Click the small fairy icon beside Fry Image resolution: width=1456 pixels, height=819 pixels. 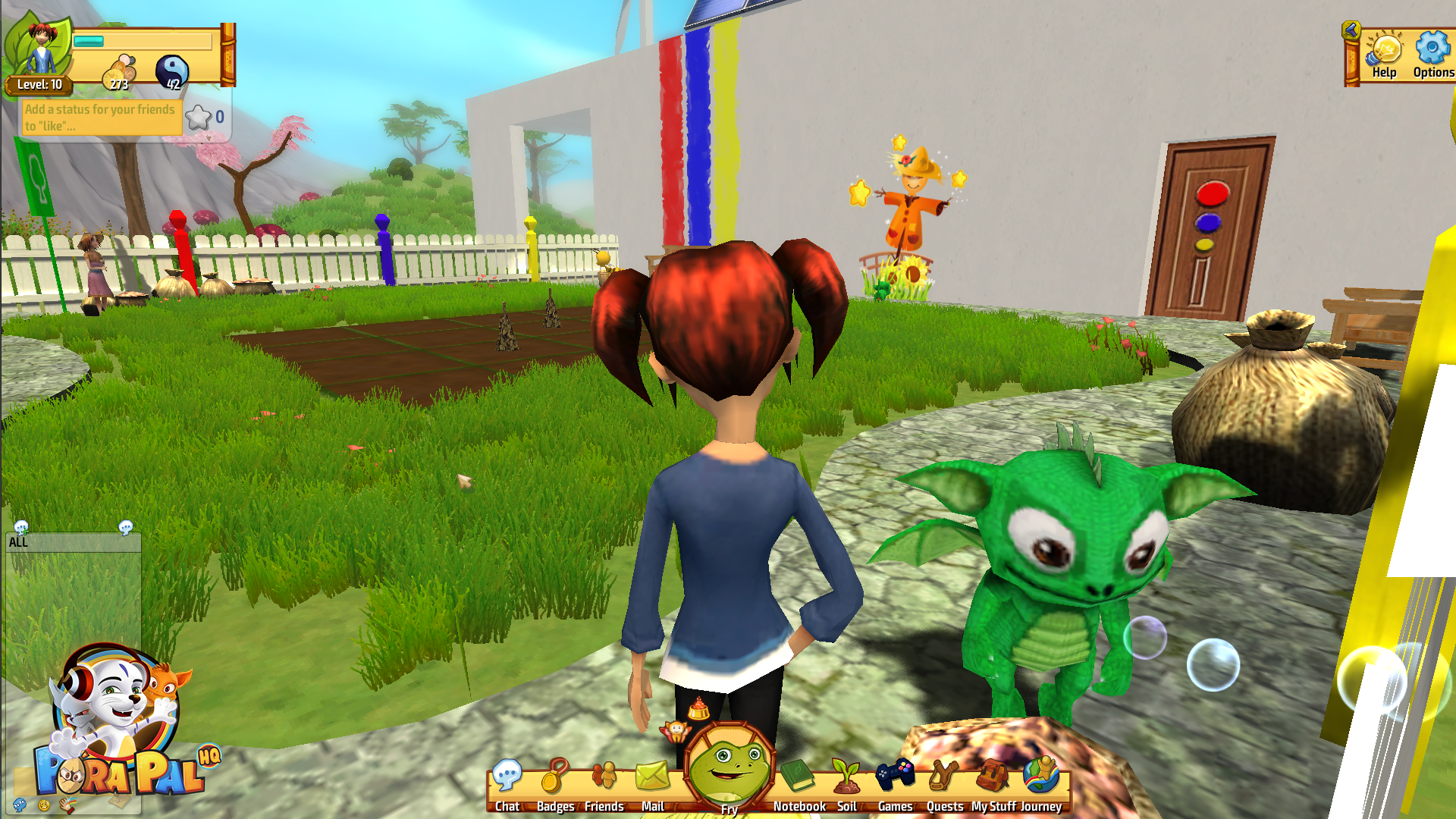coord(674,731)
